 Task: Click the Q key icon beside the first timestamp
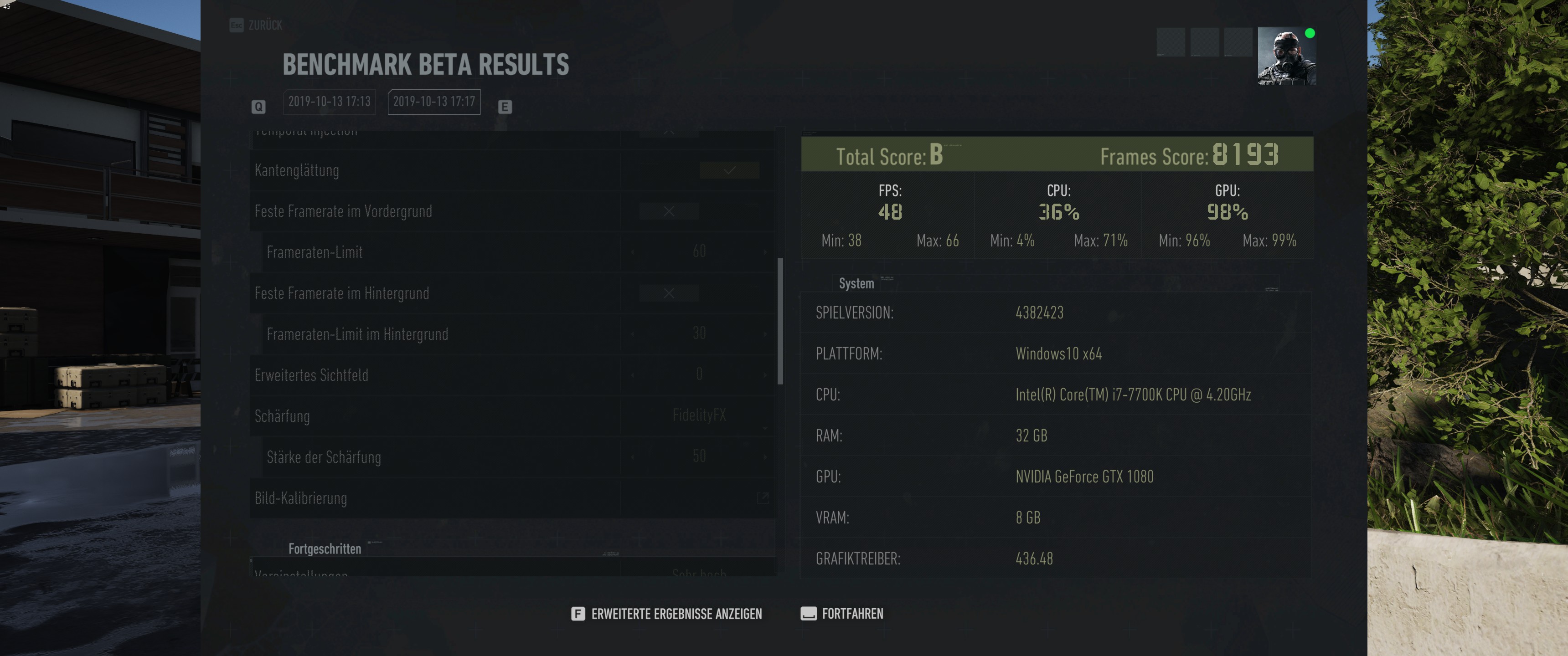coord(259,106)
